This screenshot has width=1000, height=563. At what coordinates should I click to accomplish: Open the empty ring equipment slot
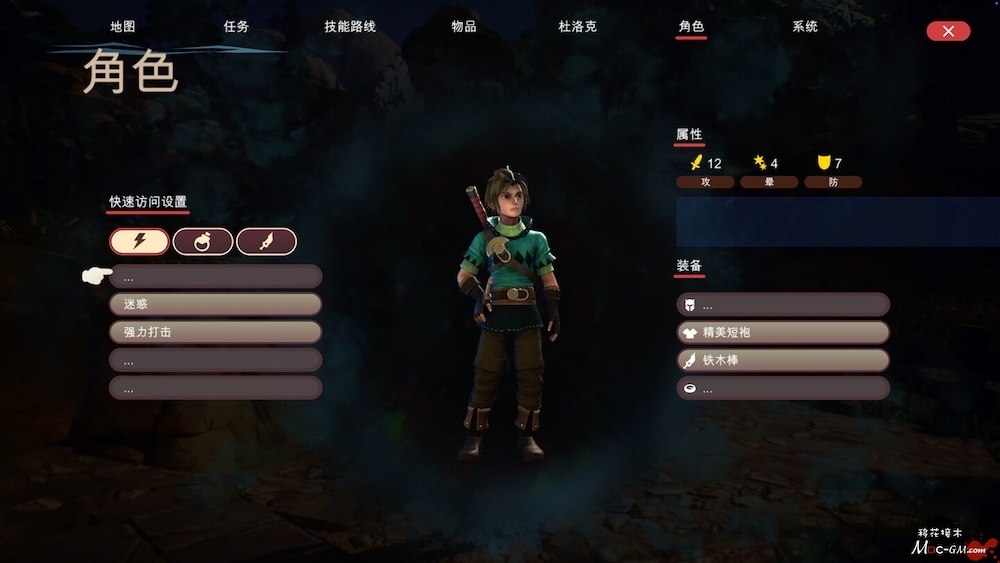point(783,388)
